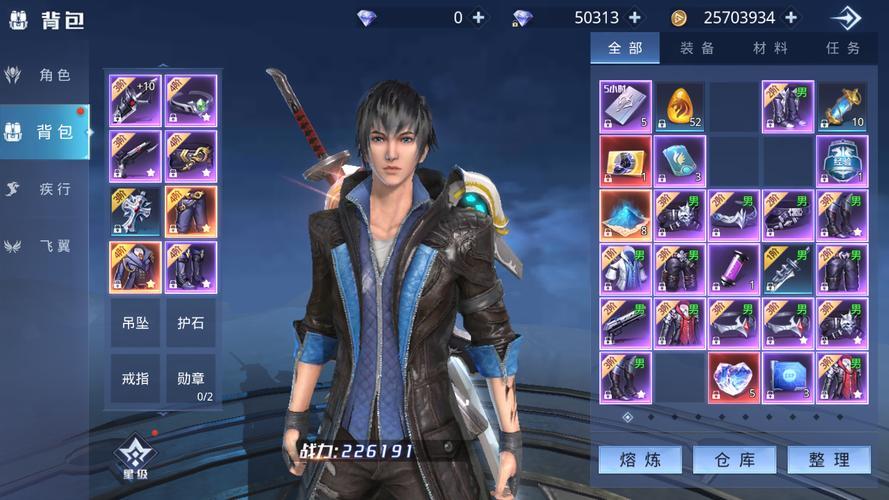Screen dimensions: 889x500
Task: Select the empty 戒指 ring slot
Action: pyautogui.click(x=135, y=378)
